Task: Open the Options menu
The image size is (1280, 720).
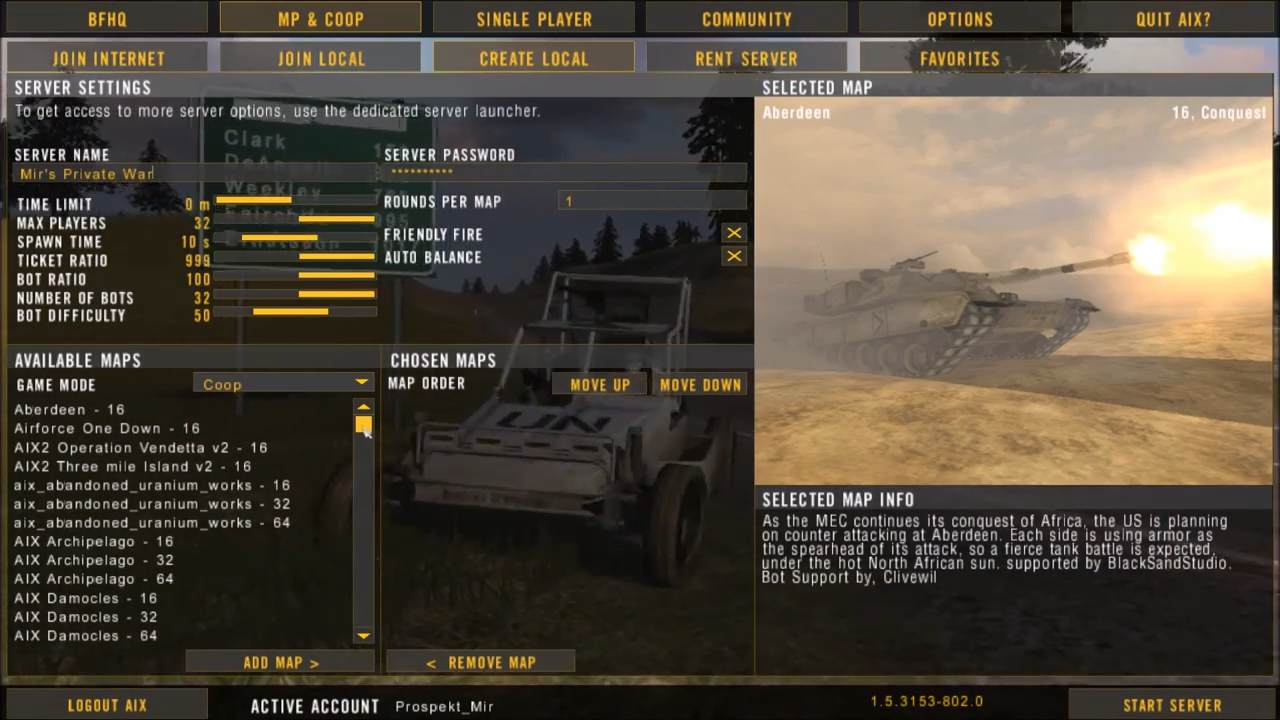Action: [x=960, y=18]
